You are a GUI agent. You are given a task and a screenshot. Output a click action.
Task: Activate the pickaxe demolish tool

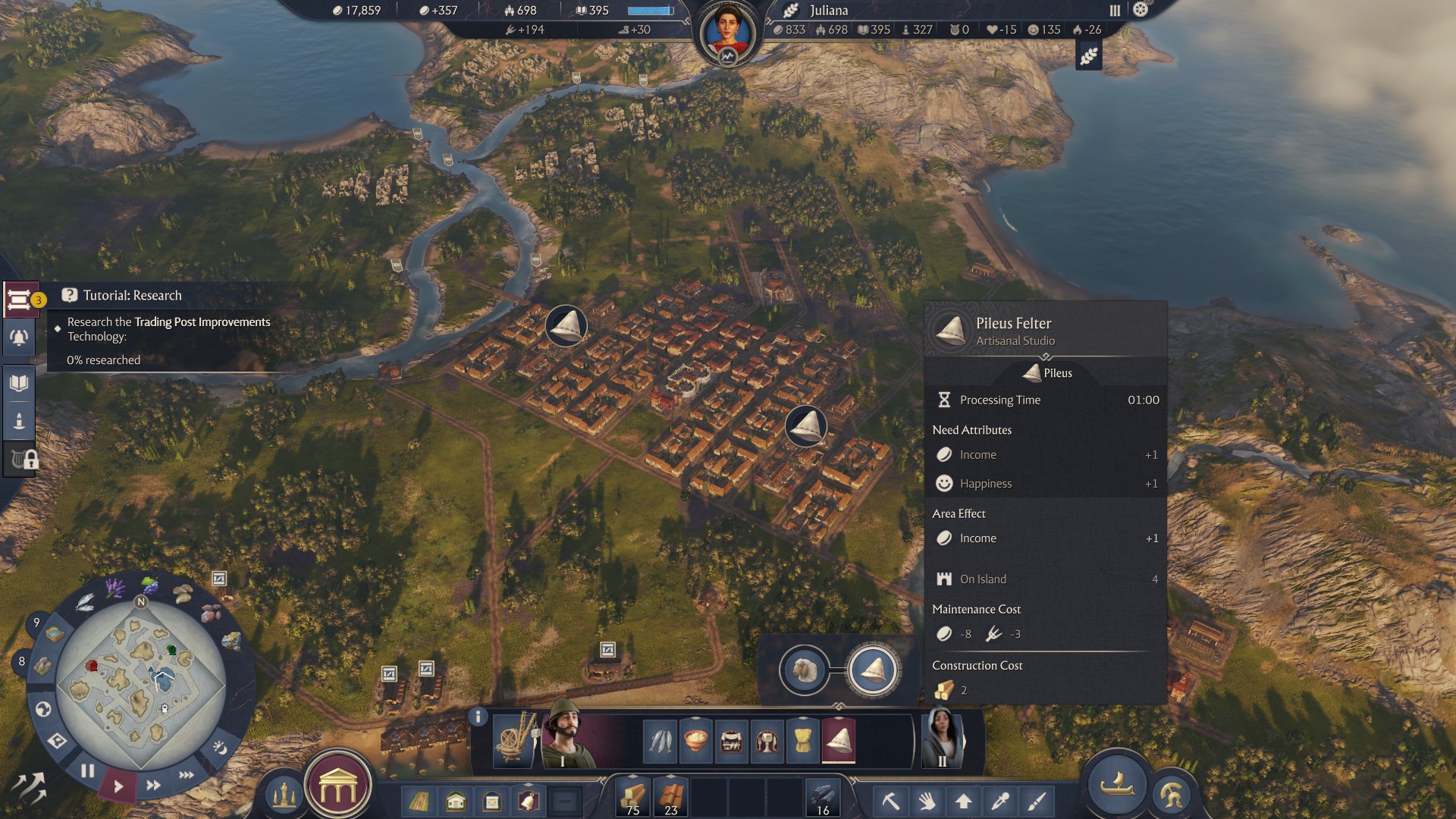coord(890,801)
